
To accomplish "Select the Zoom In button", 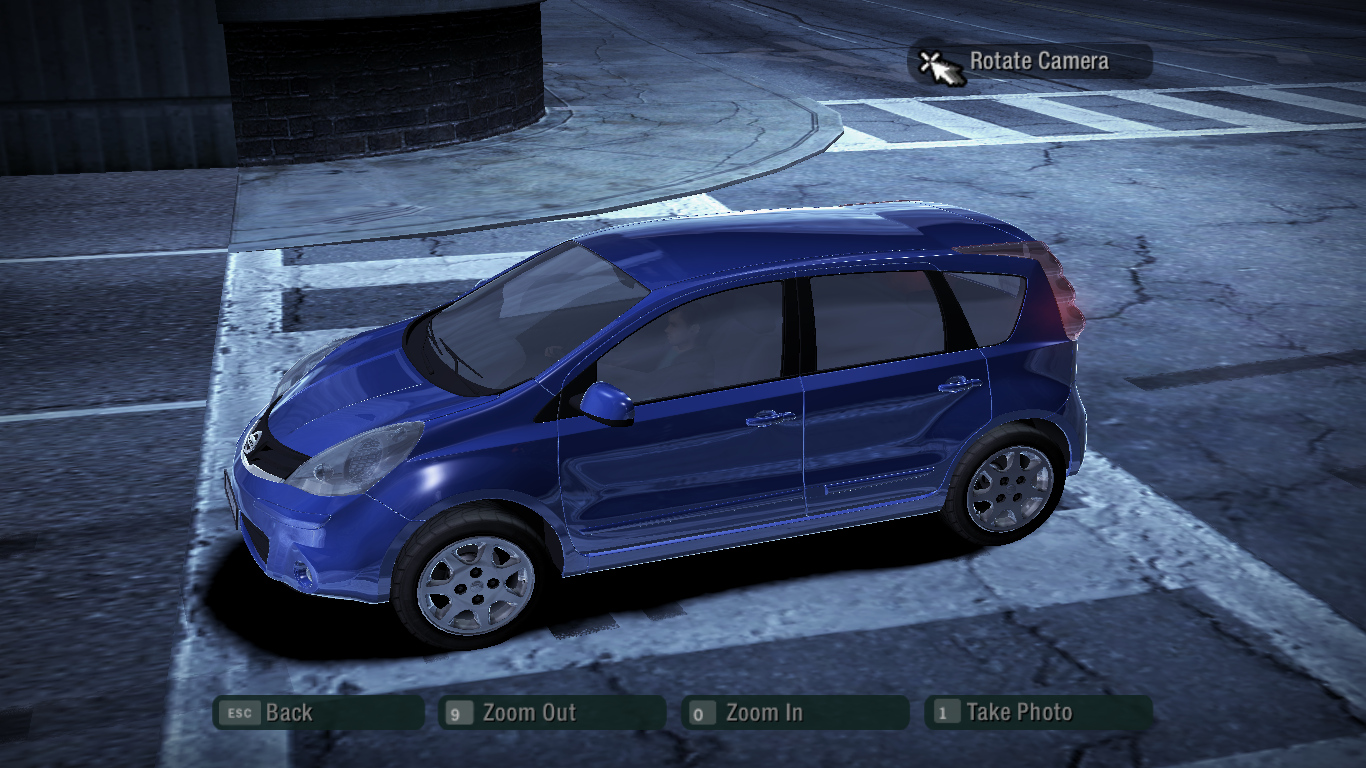I will (794, 713).
